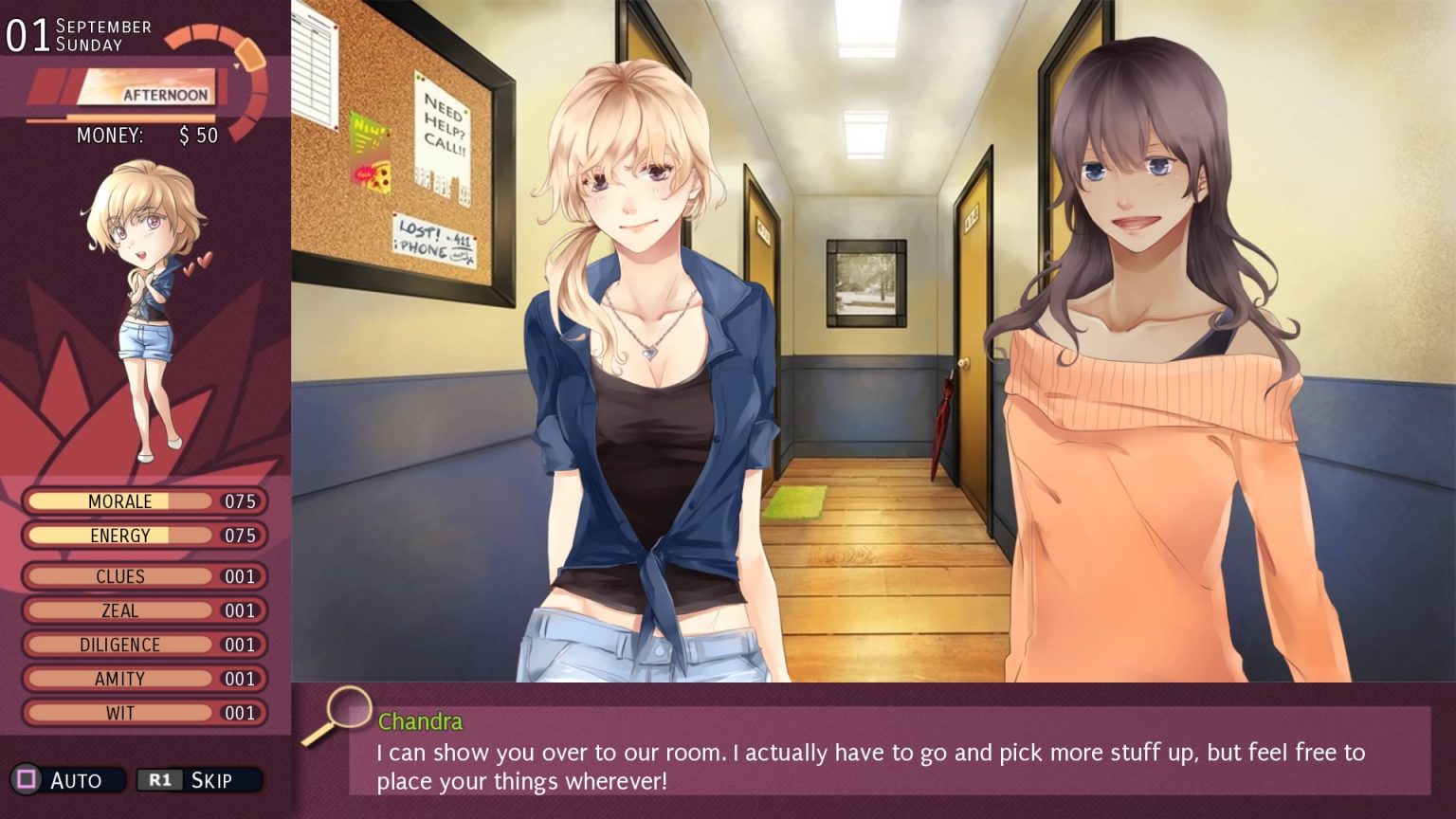
Task: Click the MONEY display showing $50
Action: (x=147, y=136)
